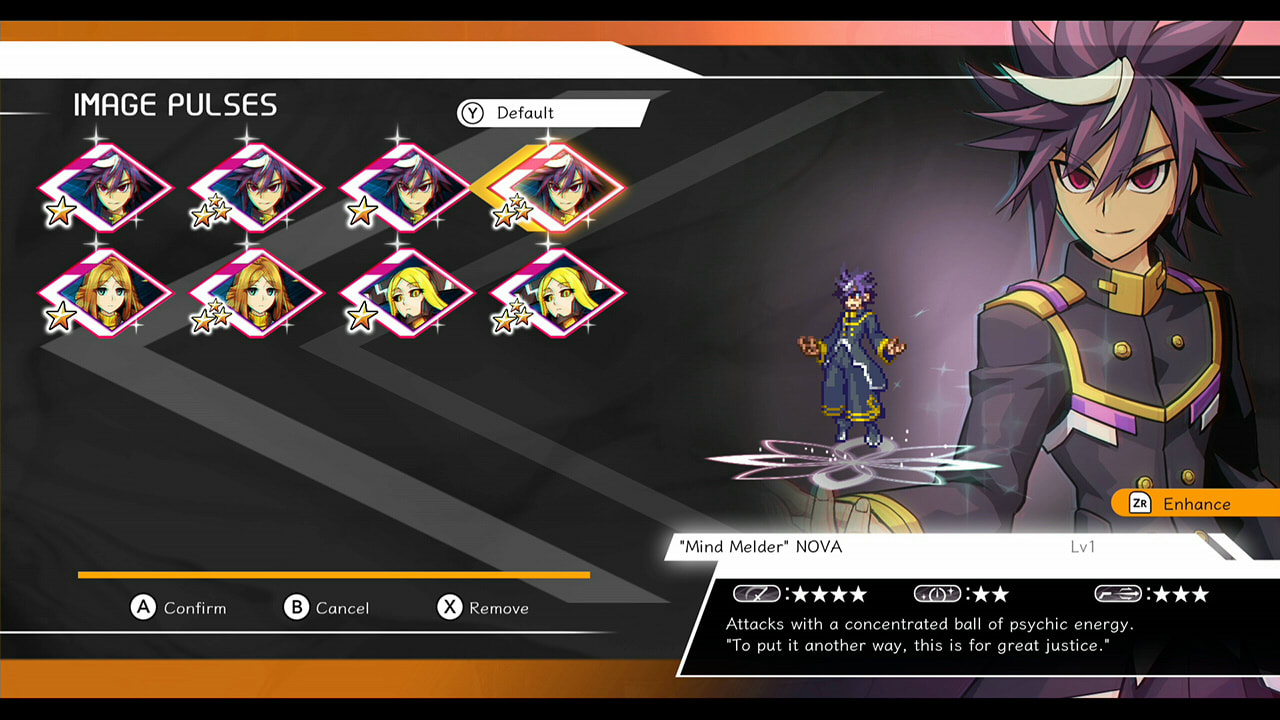
Task: Select the three-star Lumen Image Pulse
Action: [255, 295]
